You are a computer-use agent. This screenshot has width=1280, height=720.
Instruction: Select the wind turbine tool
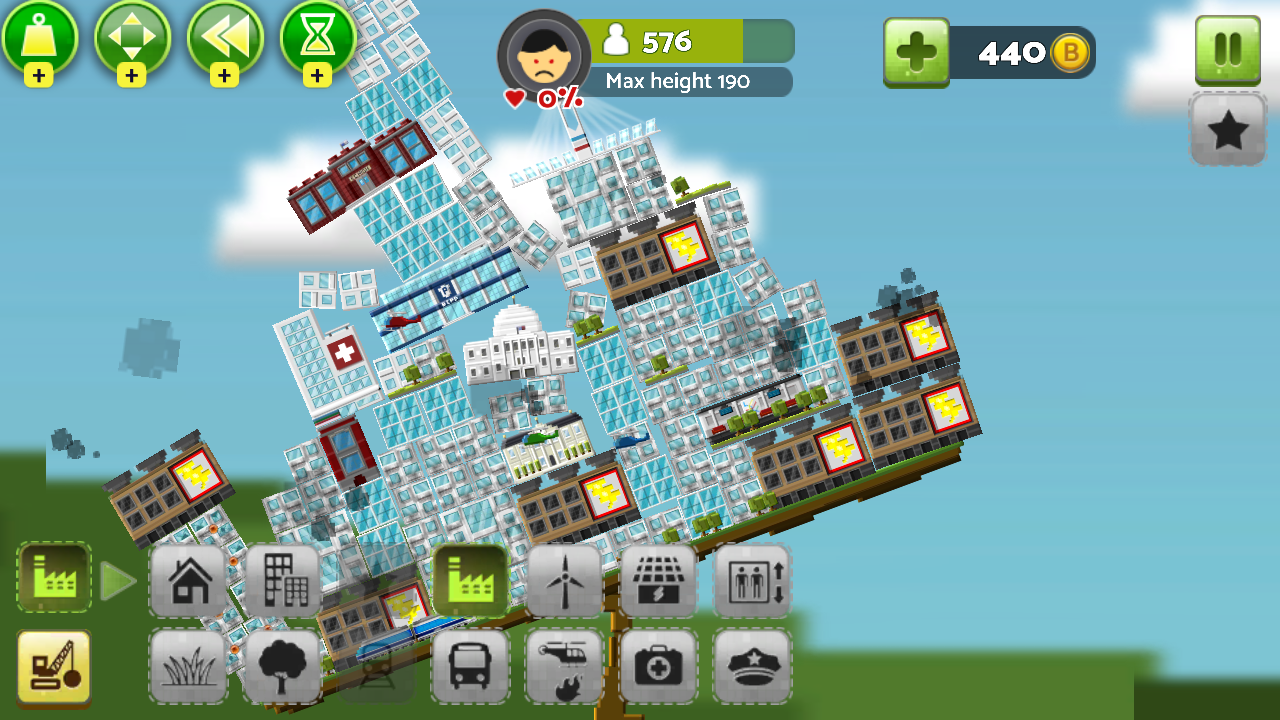(x=565, y=580)
